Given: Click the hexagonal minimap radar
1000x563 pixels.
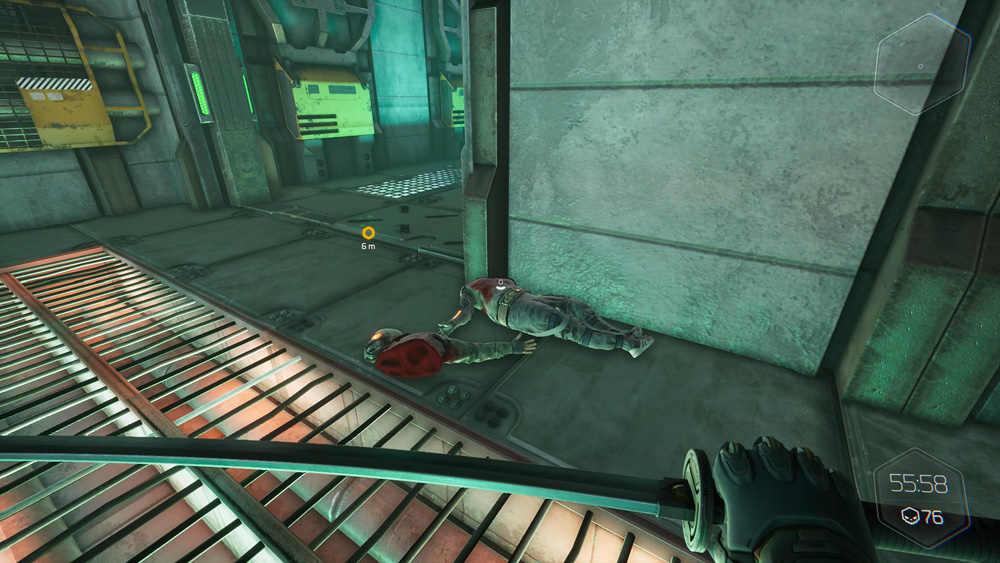Looking at the screenshot, I should [921, 65].
